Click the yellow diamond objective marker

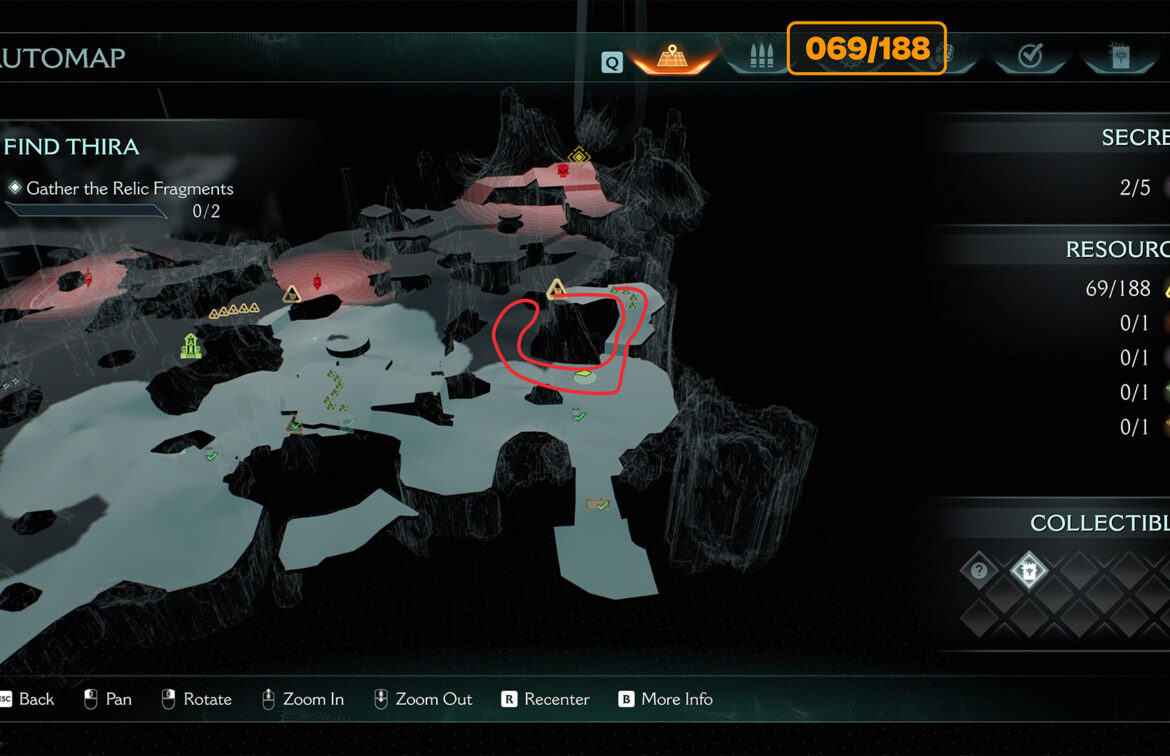578,155
